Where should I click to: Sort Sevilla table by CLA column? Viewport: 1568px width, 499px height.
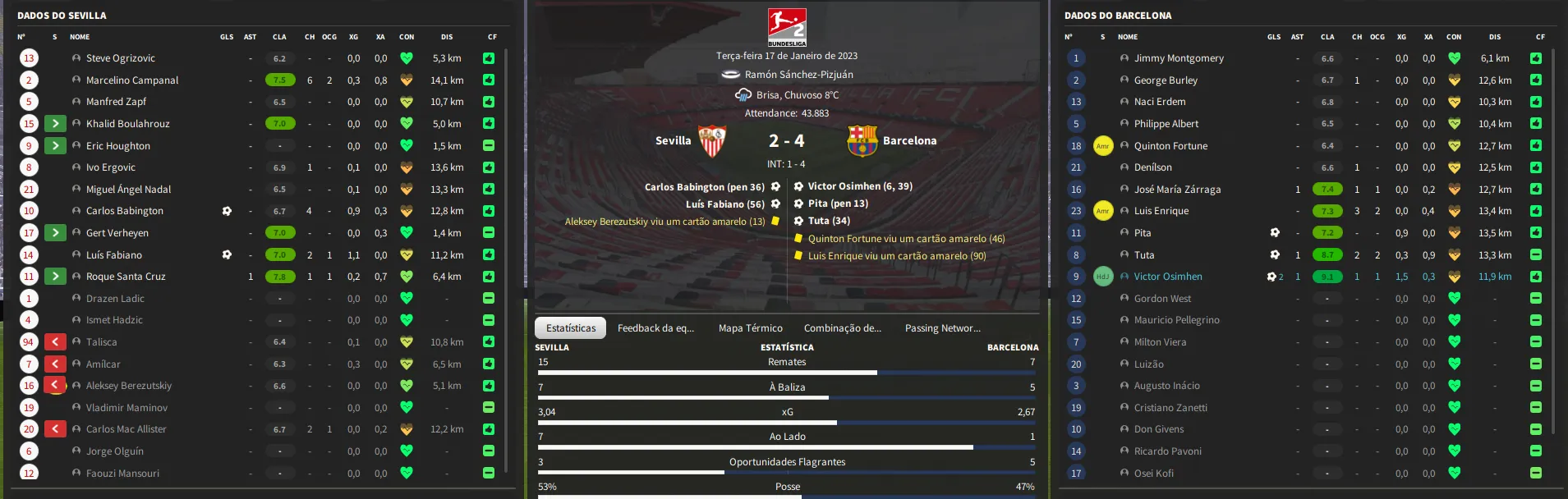point(279,37)
